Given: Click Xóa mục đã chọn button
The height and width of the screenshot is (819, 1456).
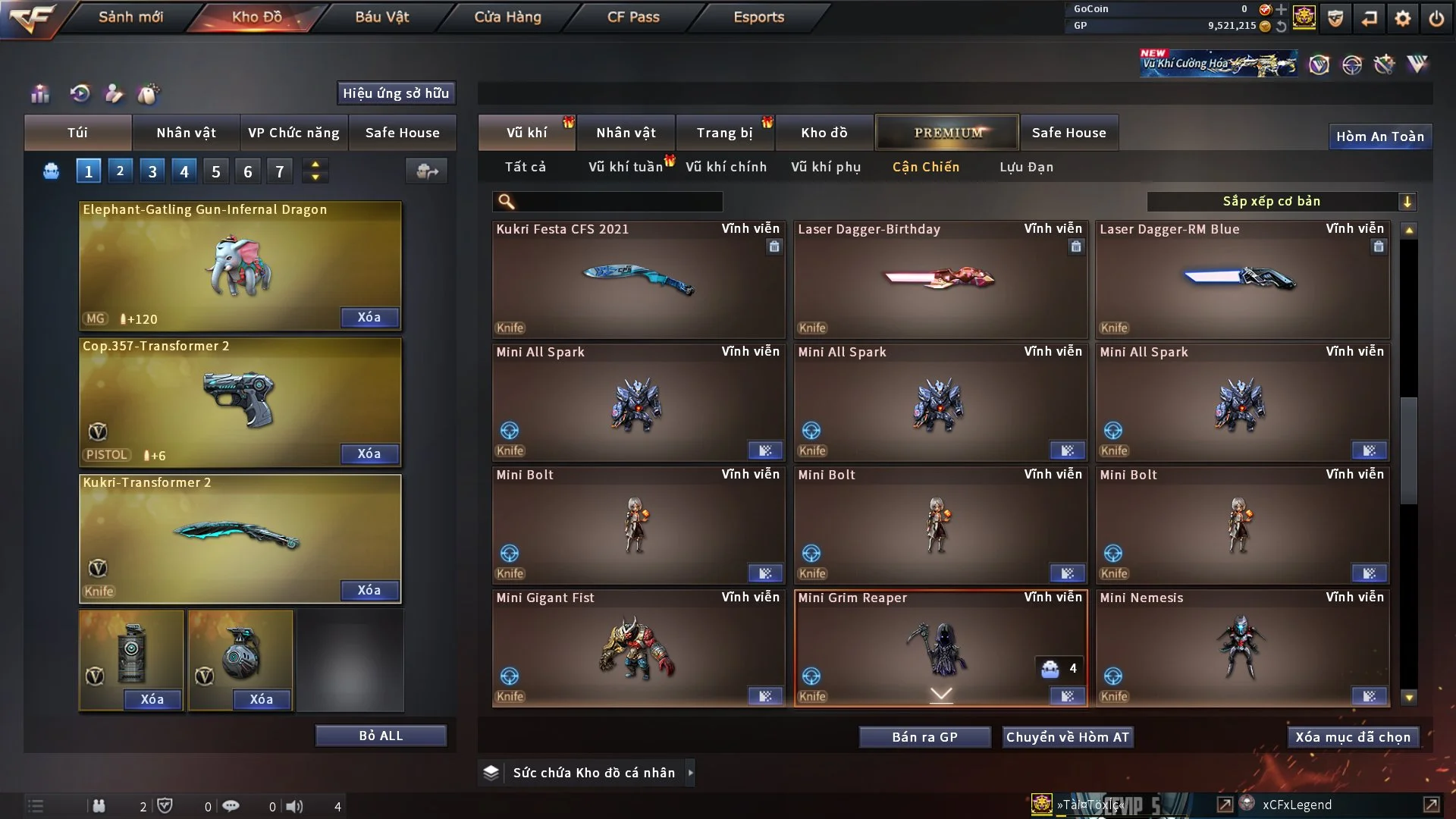Looking at the screenshot, I should point(1353,737).
